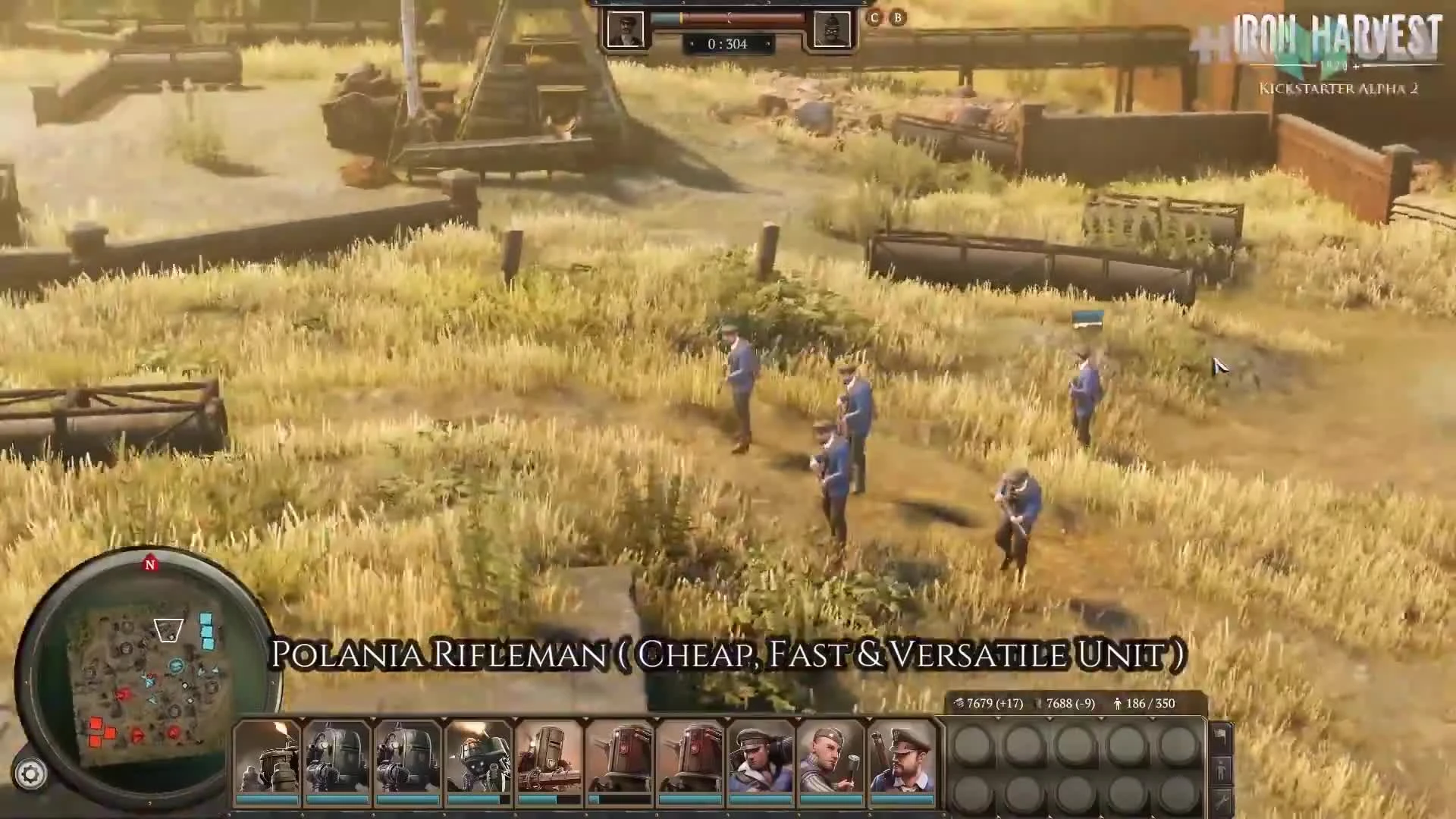This screenshot has width=1456, height=819.
Task: Toggle the C marker beside the match timer
Action: (874, 18)
